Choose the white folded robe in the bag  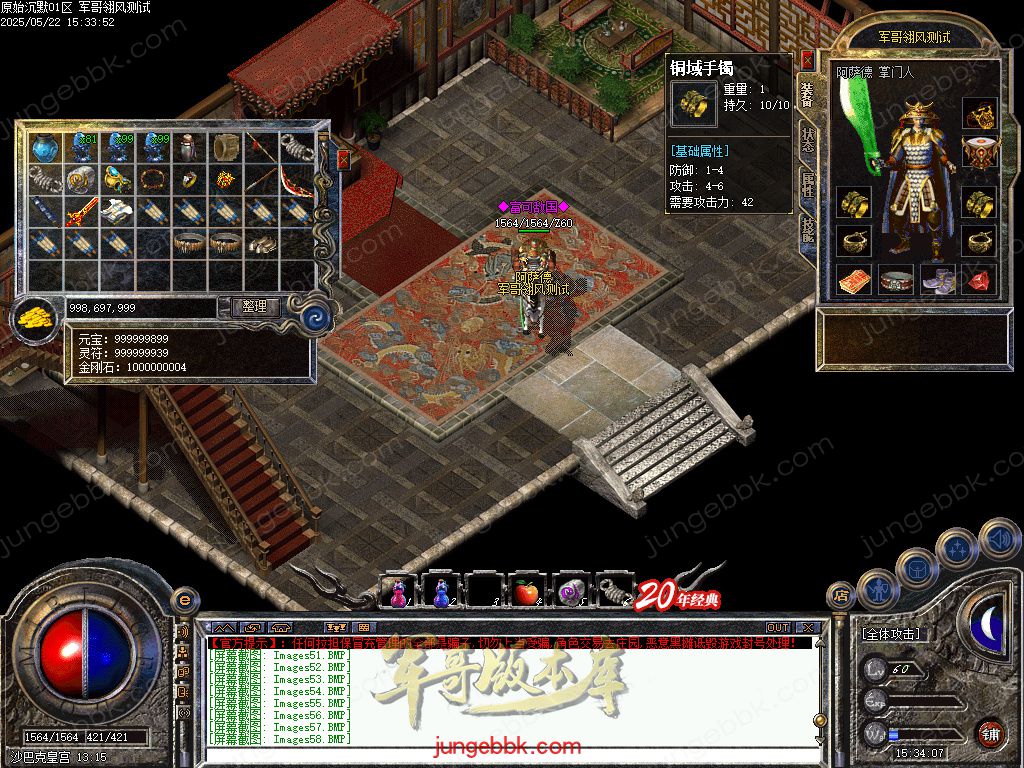click(116, 212)
